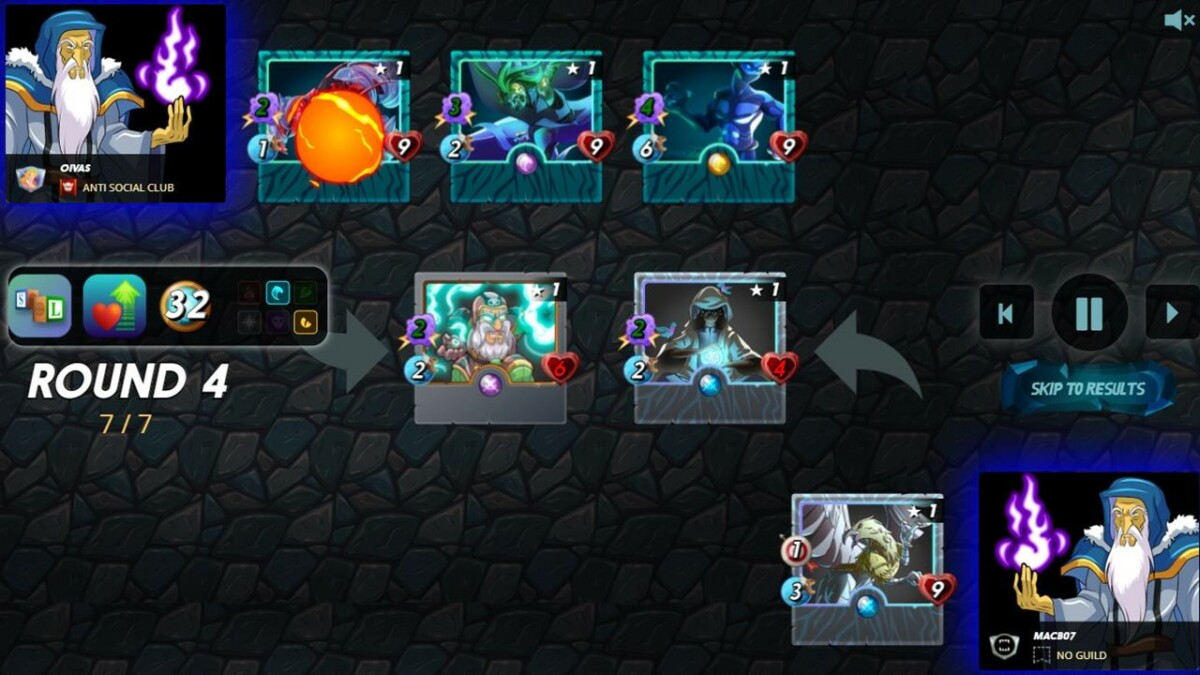The width and height of the screenshot is (1200, 675).
Task: View MACB07 summoner portrait
Action: 1088,570
